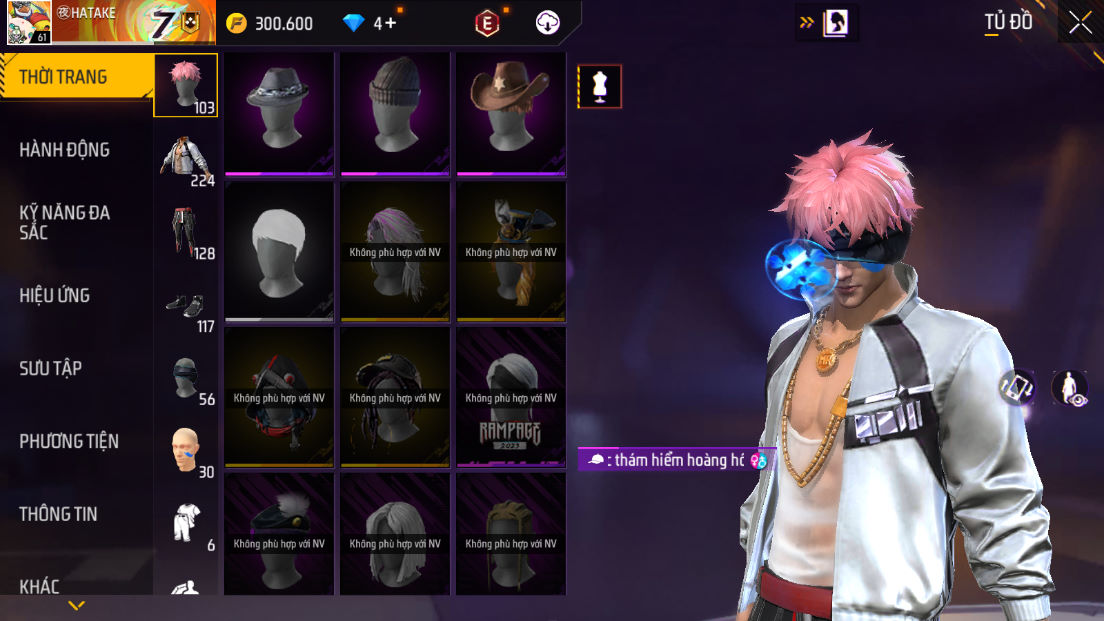This screenshot has height=621, width=1104.
Task: Select the brown cowboy hat with star
Action: coord(511,113)
